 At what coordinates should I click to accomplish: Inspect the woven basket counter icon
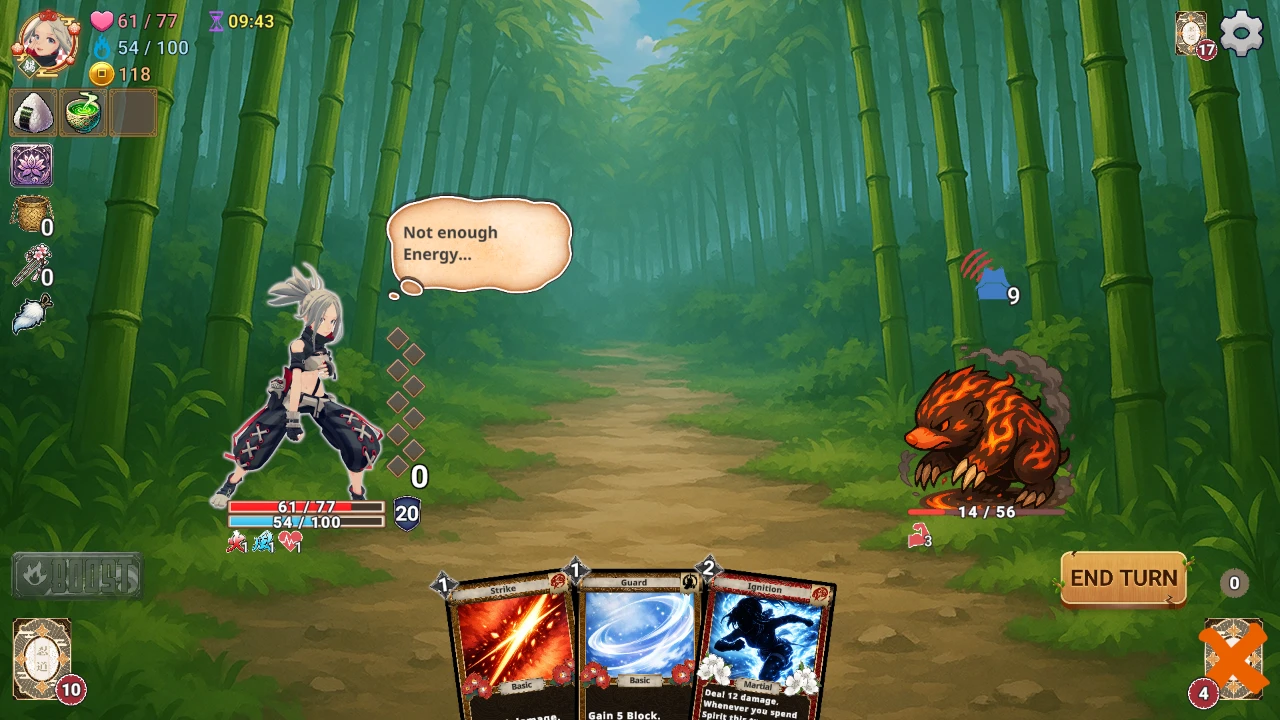30,214
